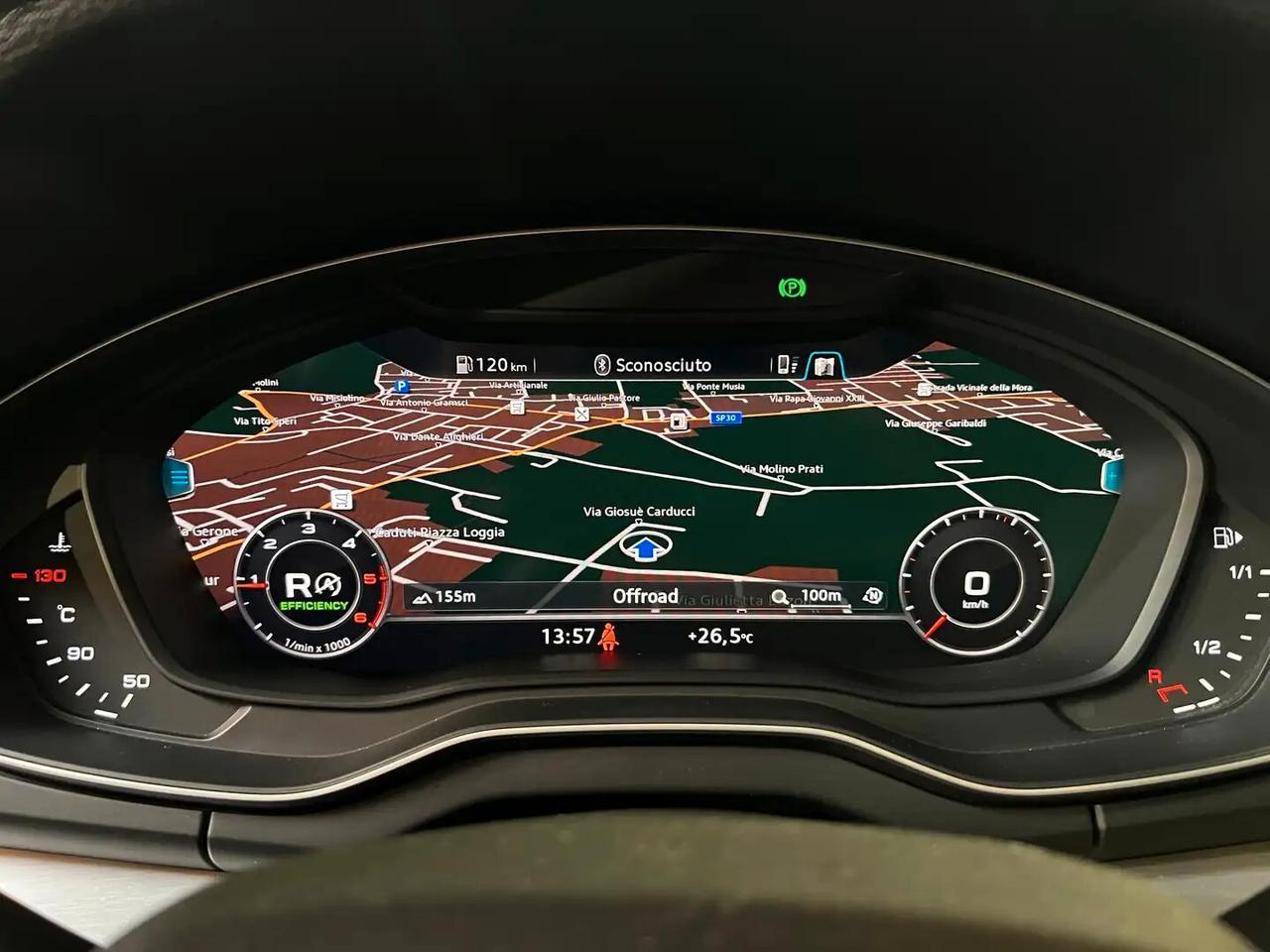Image resolution: width=1270 pixels, height=952 pixels.
Task: Select the blue parking marker on the map
Action: [x=401, y=386]
